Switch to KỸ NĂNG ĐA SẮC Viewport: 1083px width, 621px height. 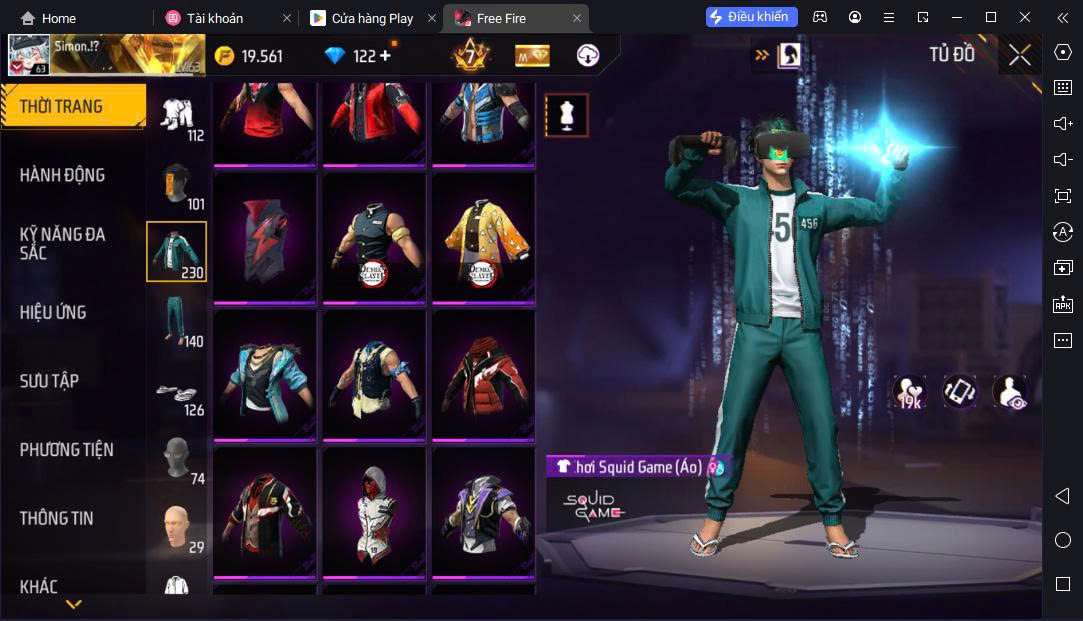point(62,243)
